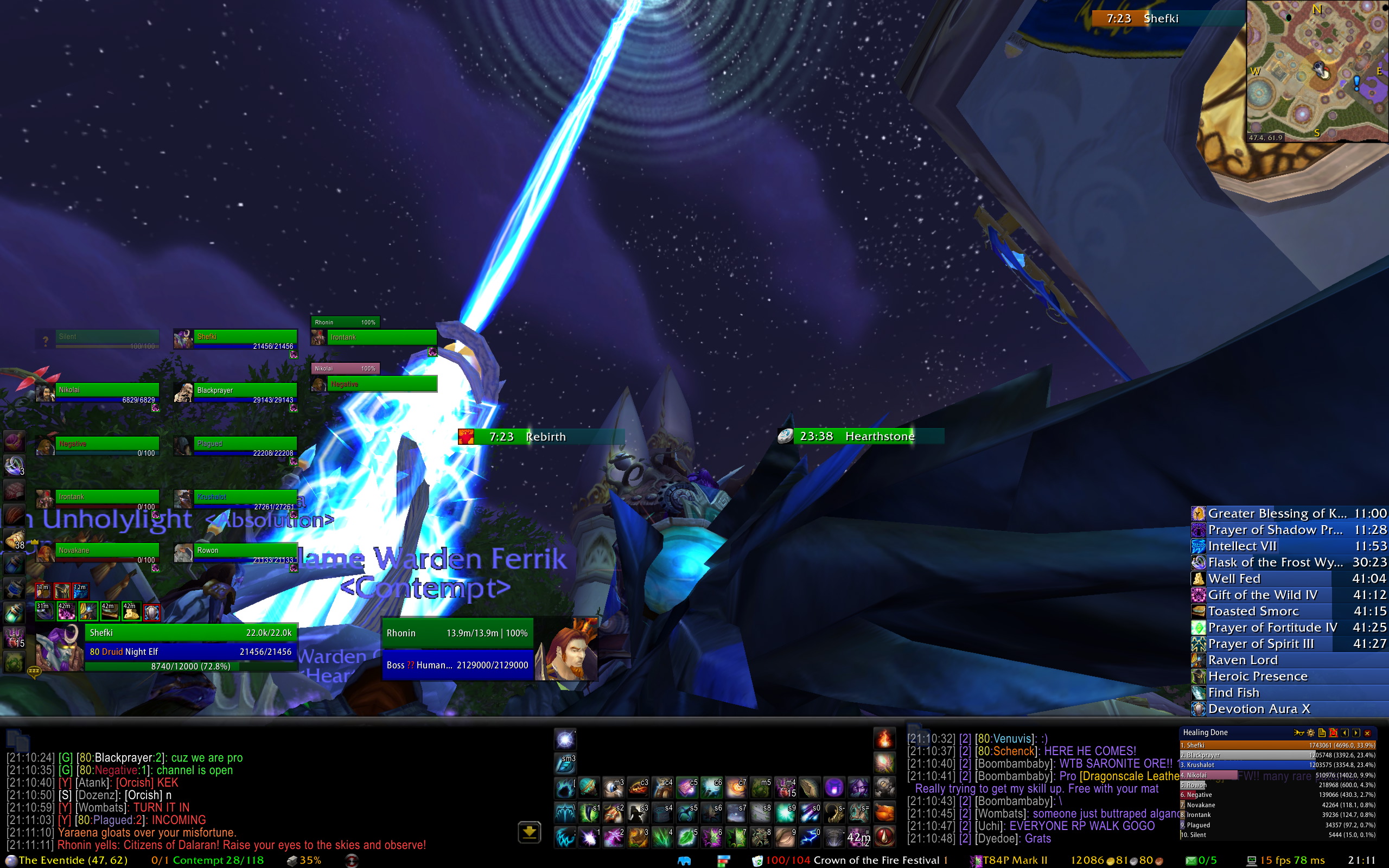Screen dimensions: 1389x868
Task: Use the roast chicken food action button
Action: coord(884,812)
